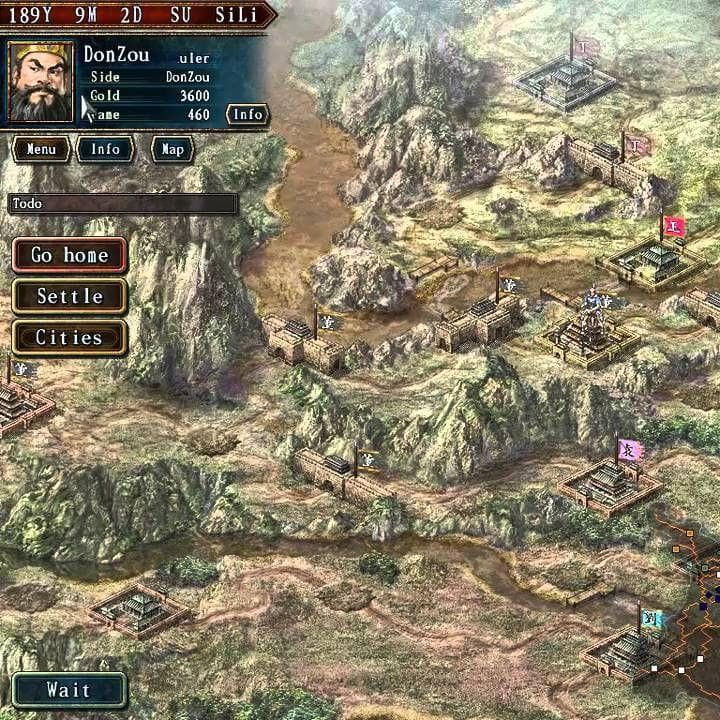
Task: Click the Info button between Menu and Map
Action: [105, 149]
